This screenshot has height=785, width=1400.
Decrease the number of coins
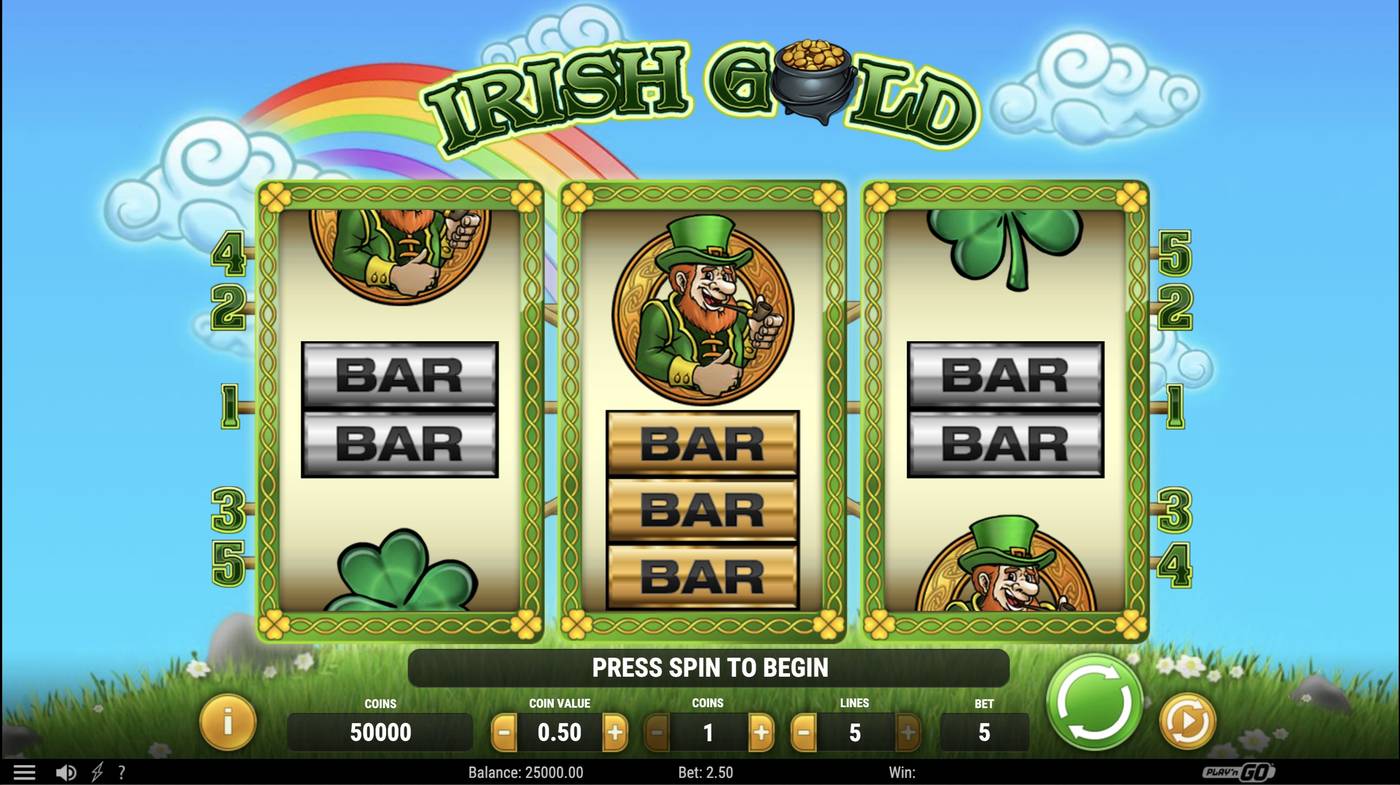coord(657,732)
